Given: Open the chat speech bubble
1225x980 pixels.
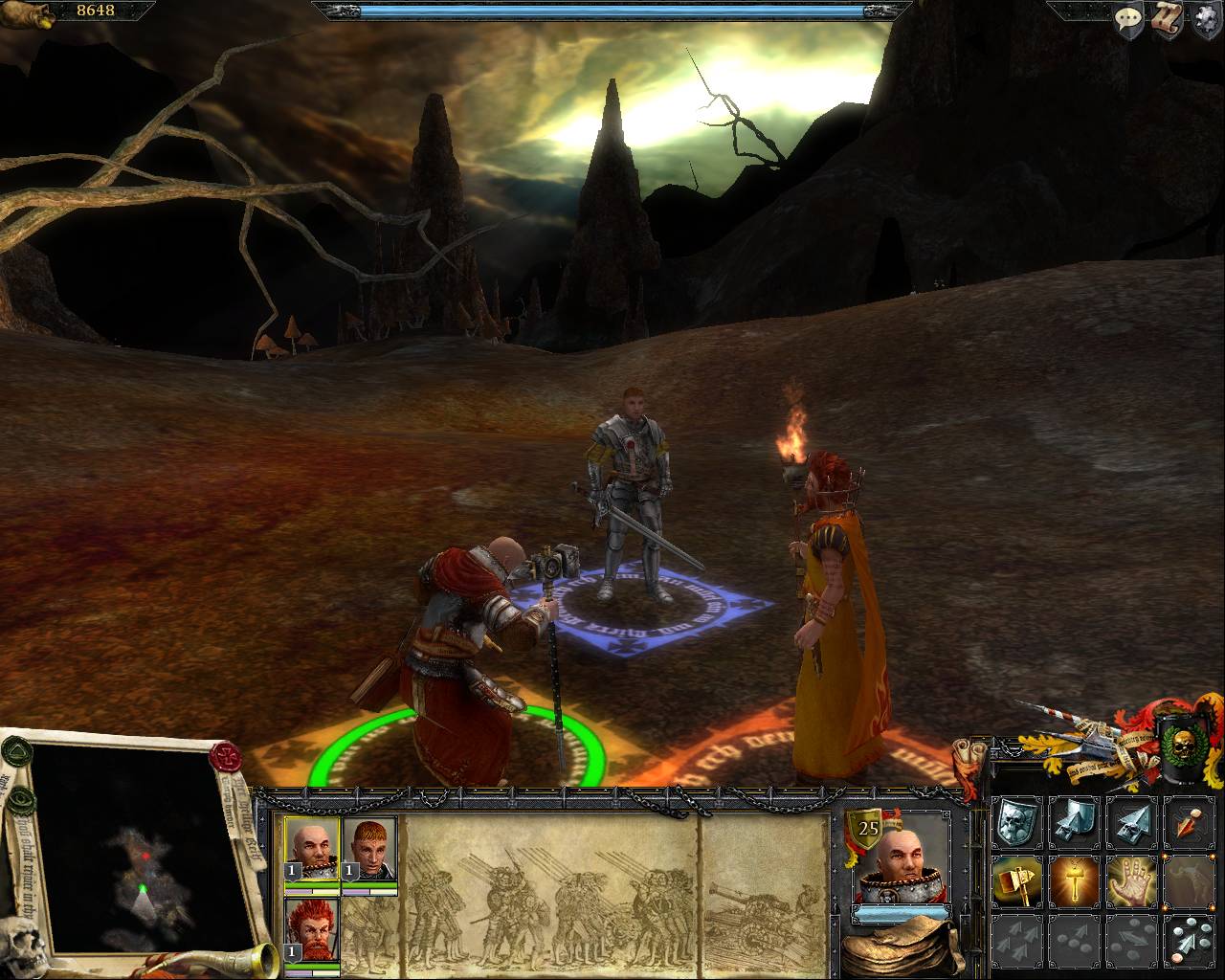Looking at the screenshot, I should 1129,19.
